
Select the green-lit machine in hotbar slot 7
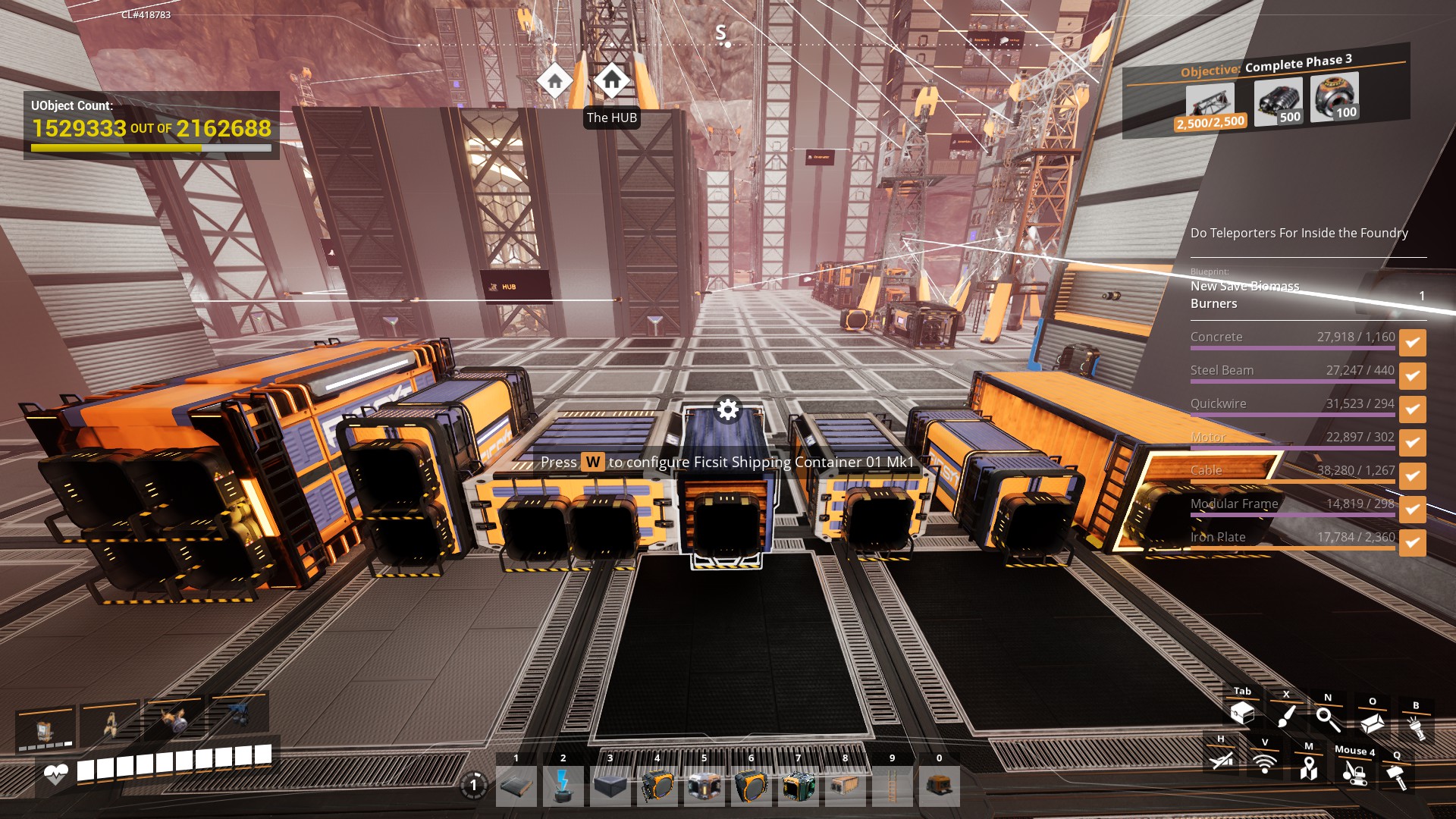point(798,786)
